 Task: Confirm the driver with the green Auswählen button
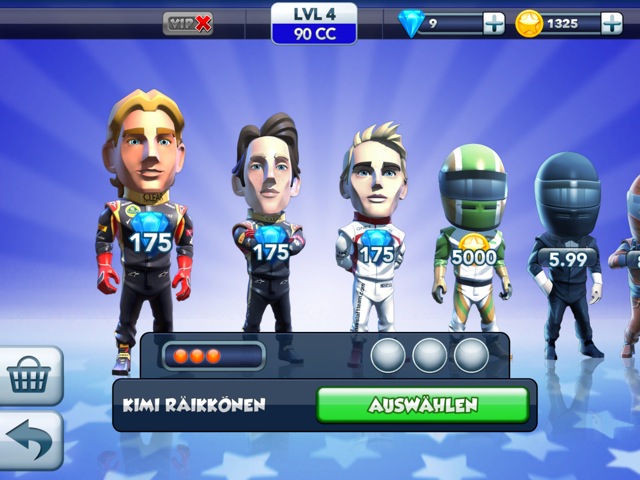422,405
